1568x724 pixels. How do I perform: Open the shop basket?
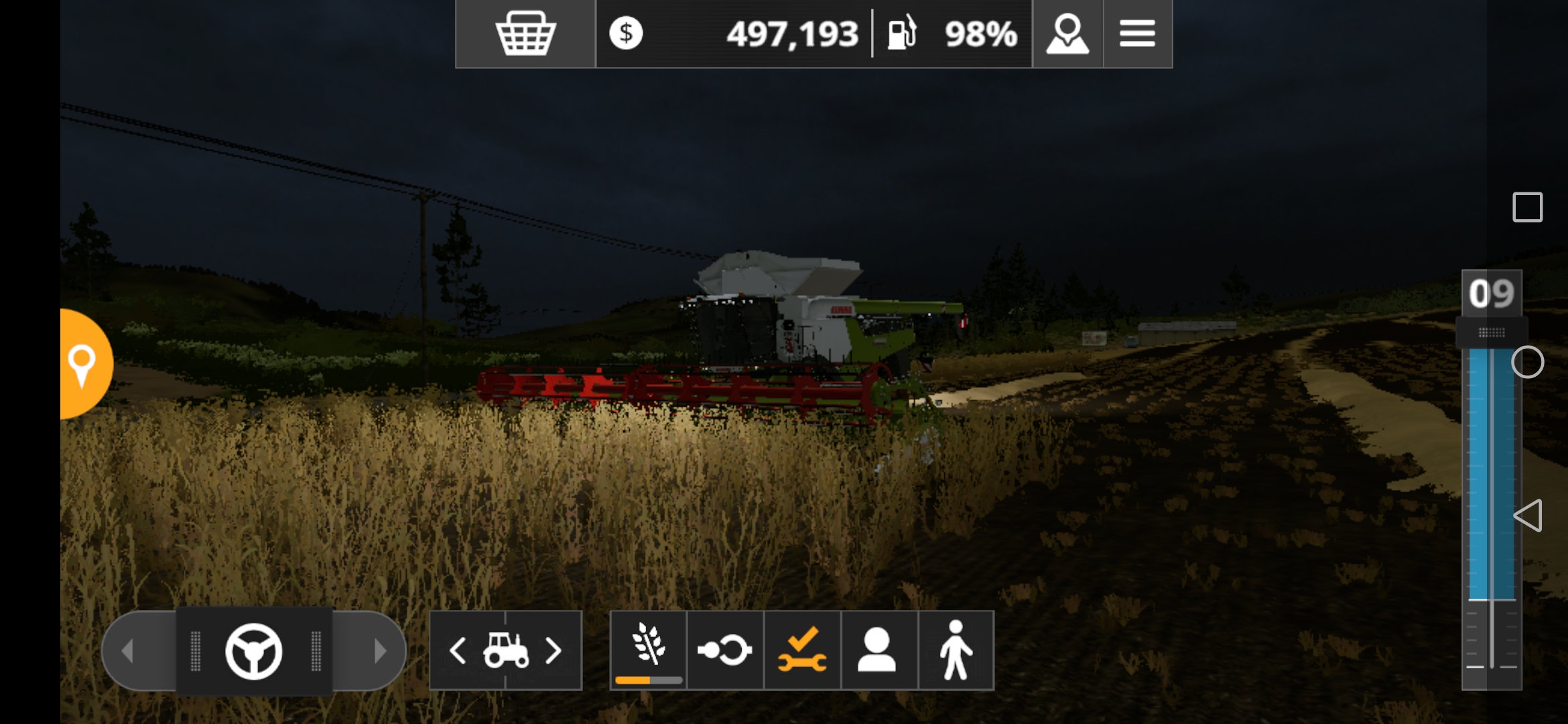pos(525,34)
